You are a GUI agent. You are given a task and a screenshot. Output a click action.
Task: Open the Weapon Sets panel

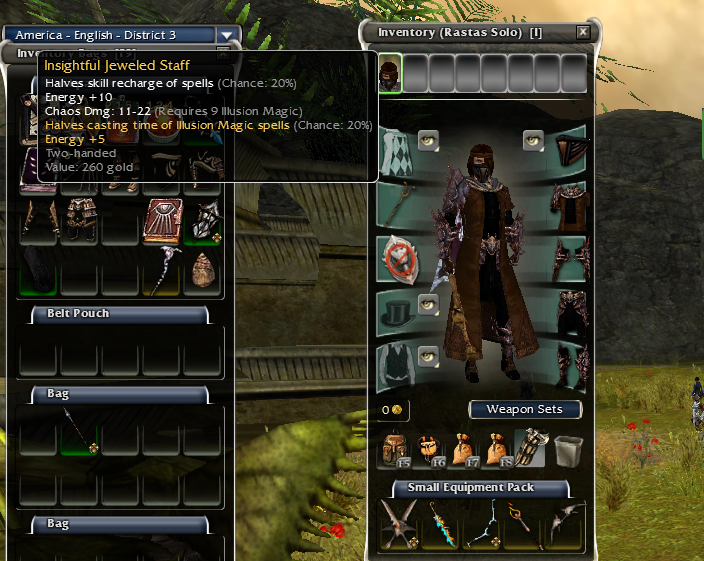525,409
